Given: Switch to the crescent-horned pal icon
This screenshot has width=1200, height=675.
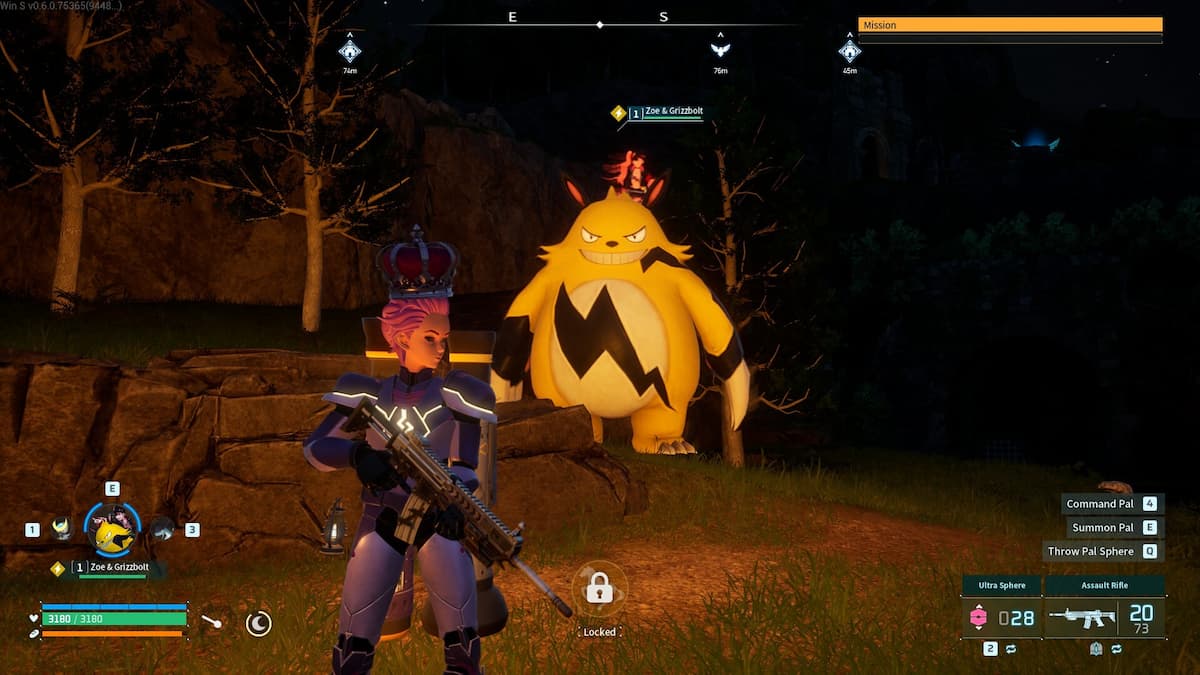Looking at the screenshot, I should [x=62, y=528].
